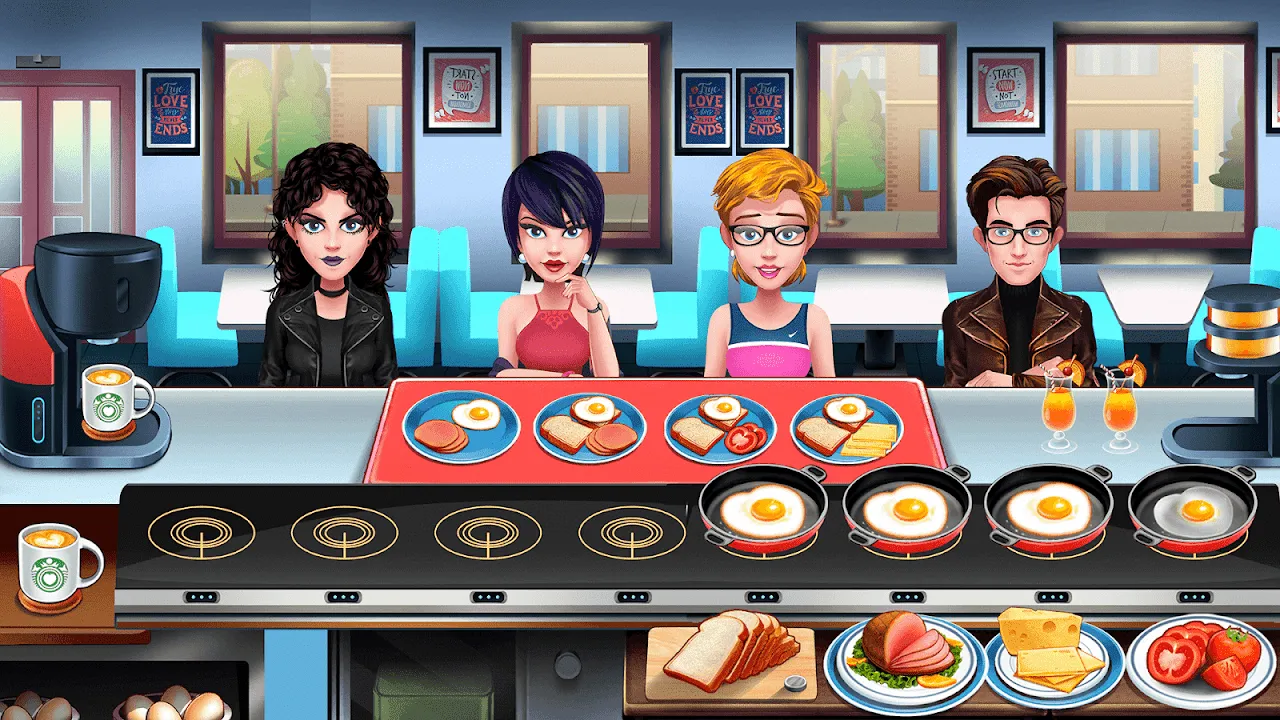The height and width of the screenshot is (720, 1280).
Task: Serve the bread, ham and egg plate
Action: pos(590,427)
